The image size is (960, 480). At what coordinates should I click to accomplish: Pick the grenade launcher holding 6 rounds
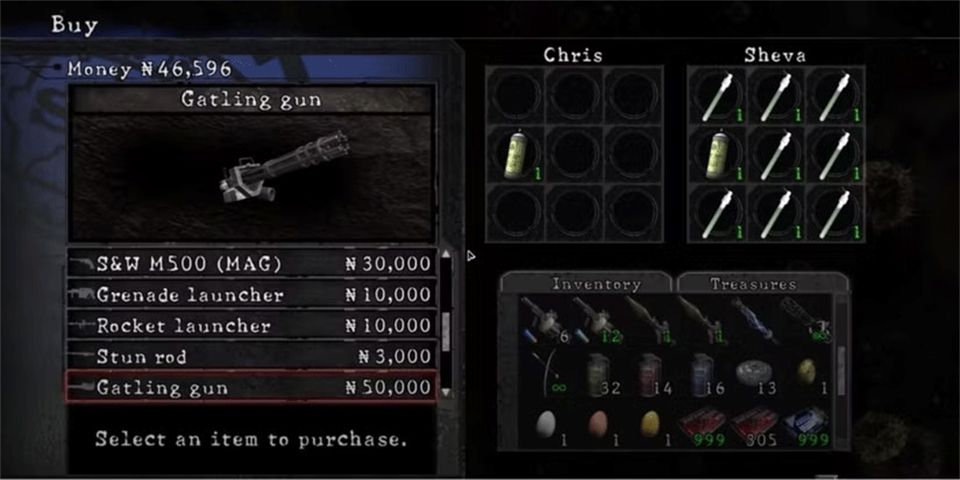pos(545,320)
